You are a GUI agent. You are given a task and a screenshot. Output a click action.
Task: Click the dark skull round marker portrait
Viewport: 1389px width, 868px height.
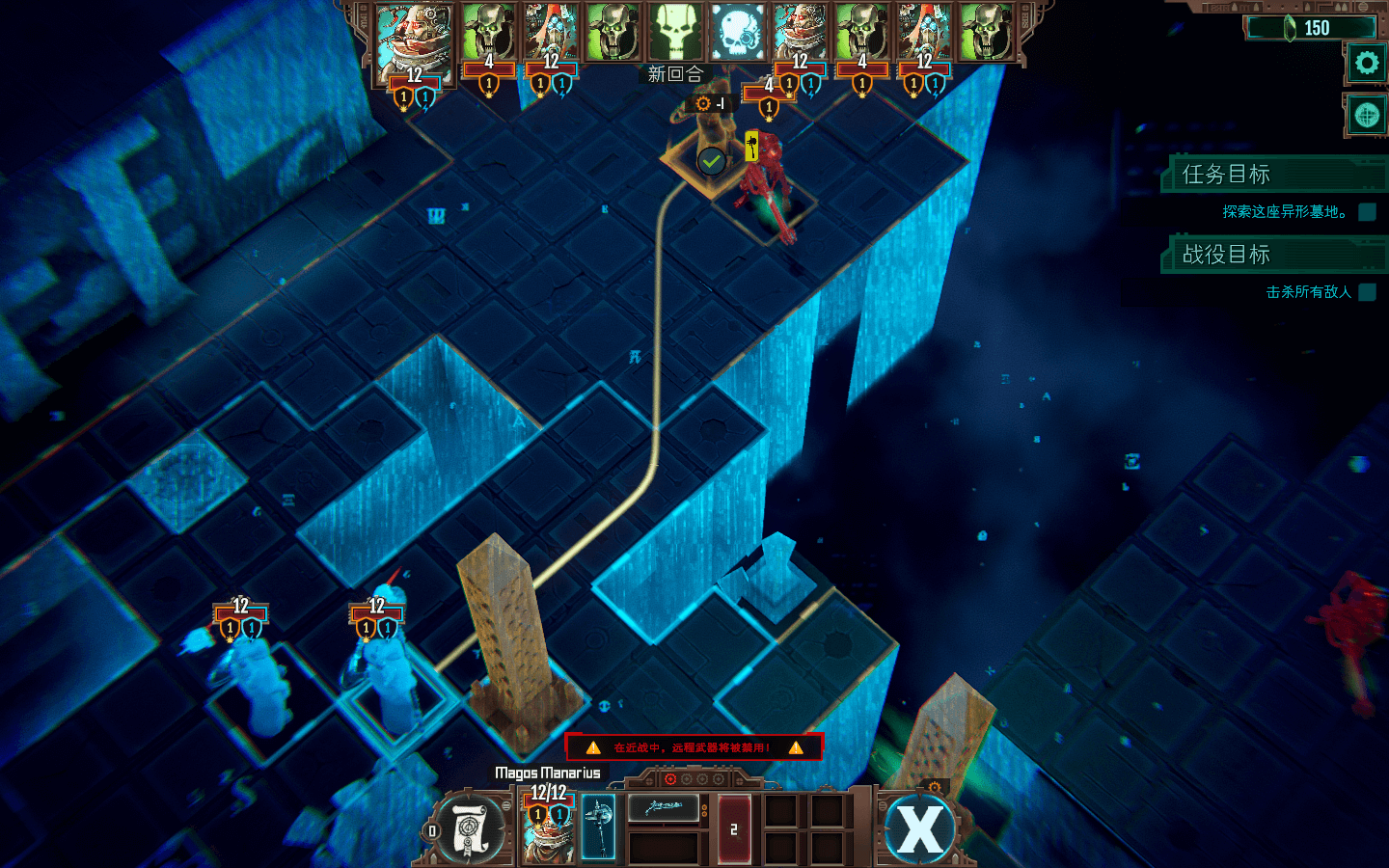(675, 33)
